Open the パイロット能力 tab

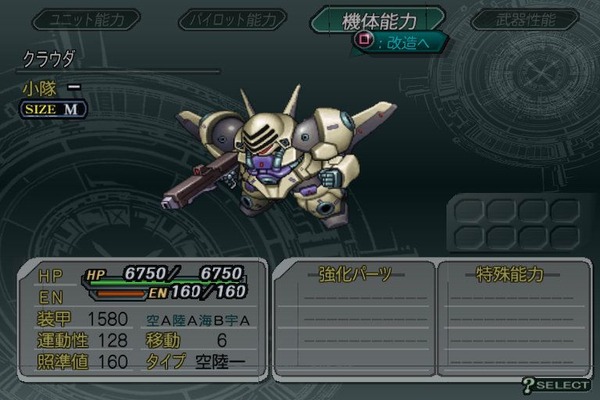point(232,19)
